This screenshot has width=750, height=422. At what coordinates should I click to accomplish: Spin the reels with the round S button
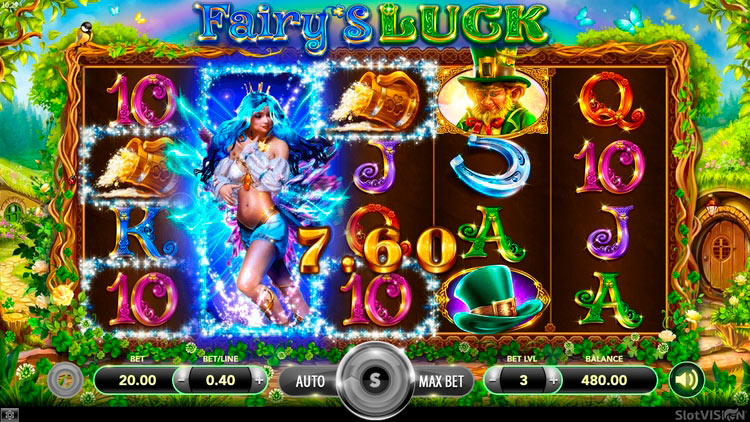pyautogui.click(x=375, y=380)
